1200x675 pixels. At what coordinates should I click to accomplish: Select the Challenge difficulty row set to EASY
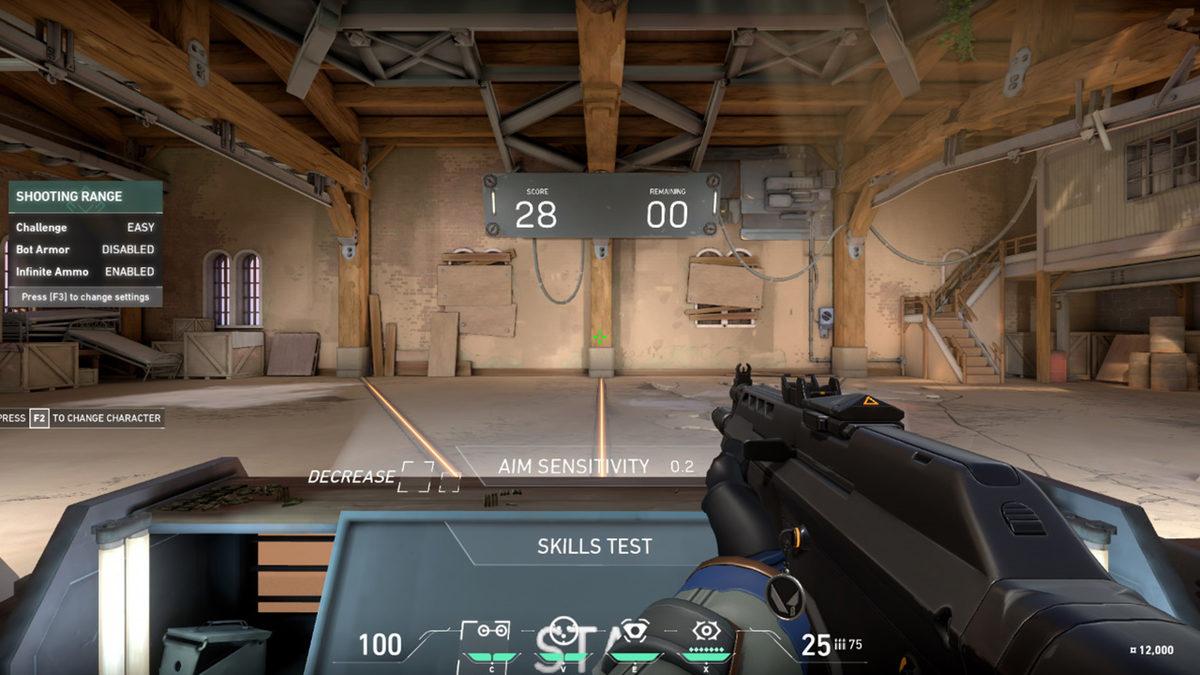tap(85, 228)
